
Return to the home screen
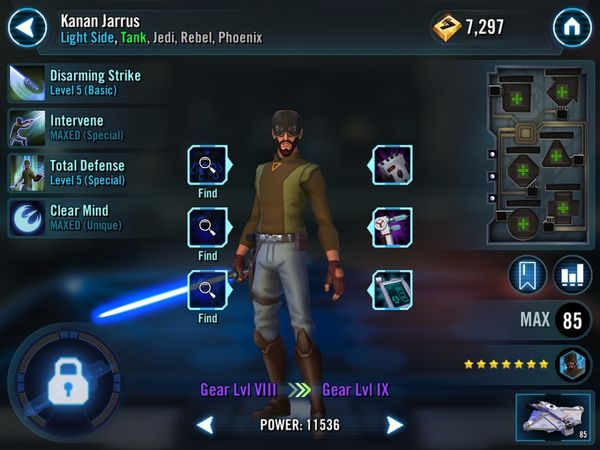coord(573,26)
